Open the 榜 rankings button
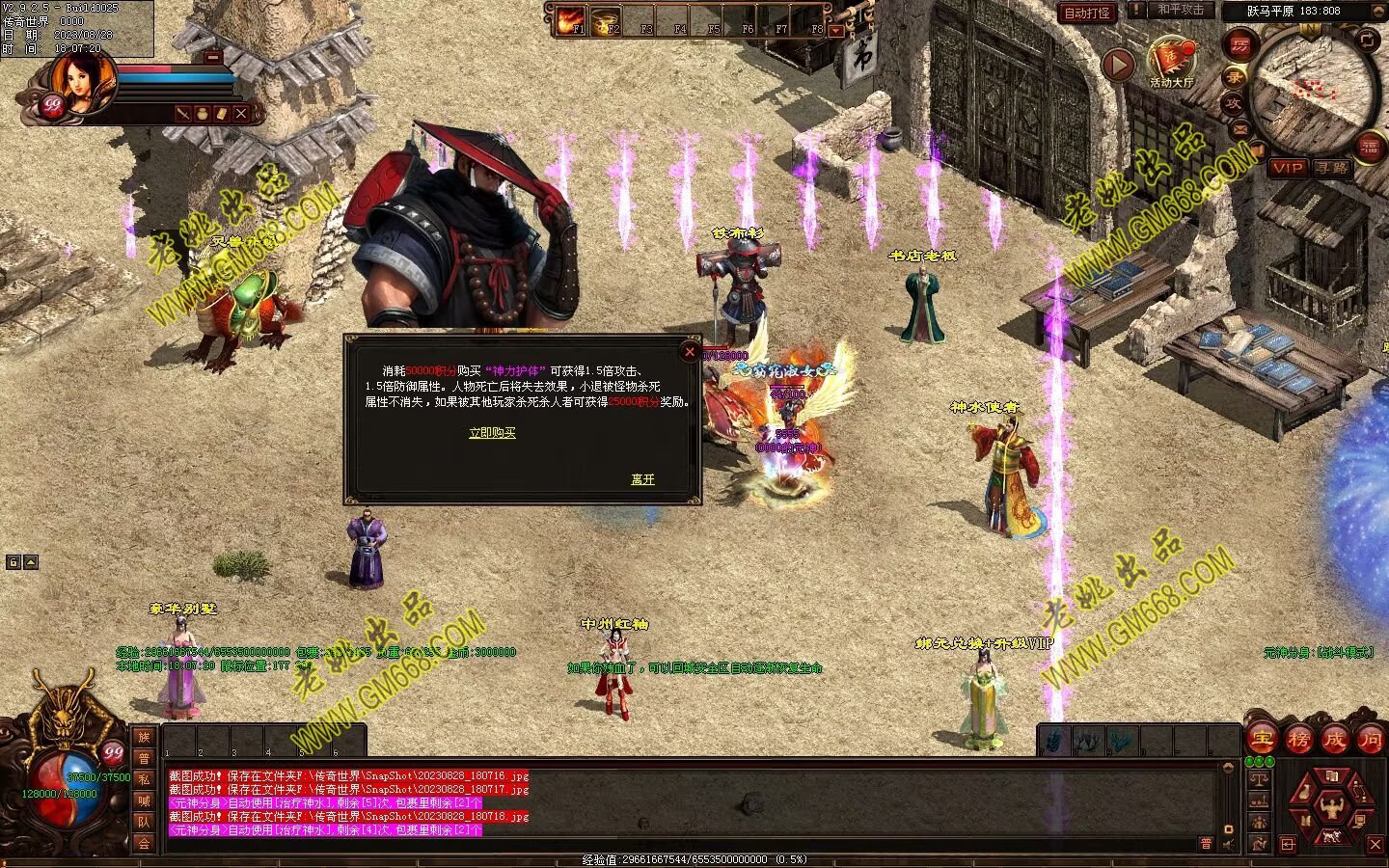The width and height of the screenshot is (1389, 868). tap(1298, 740)
